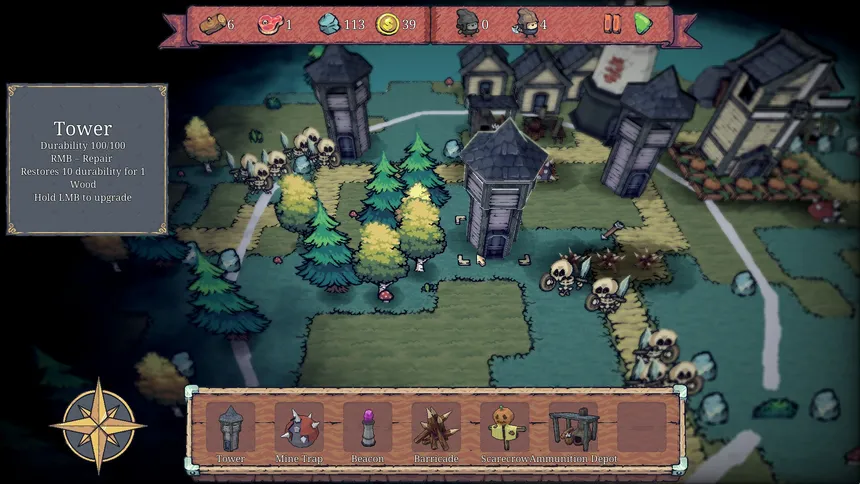Image resolution: width=860 pixels, height=484 pixels.
Task: Pick the Beacon building slot
Action: [x=367, y=427]
